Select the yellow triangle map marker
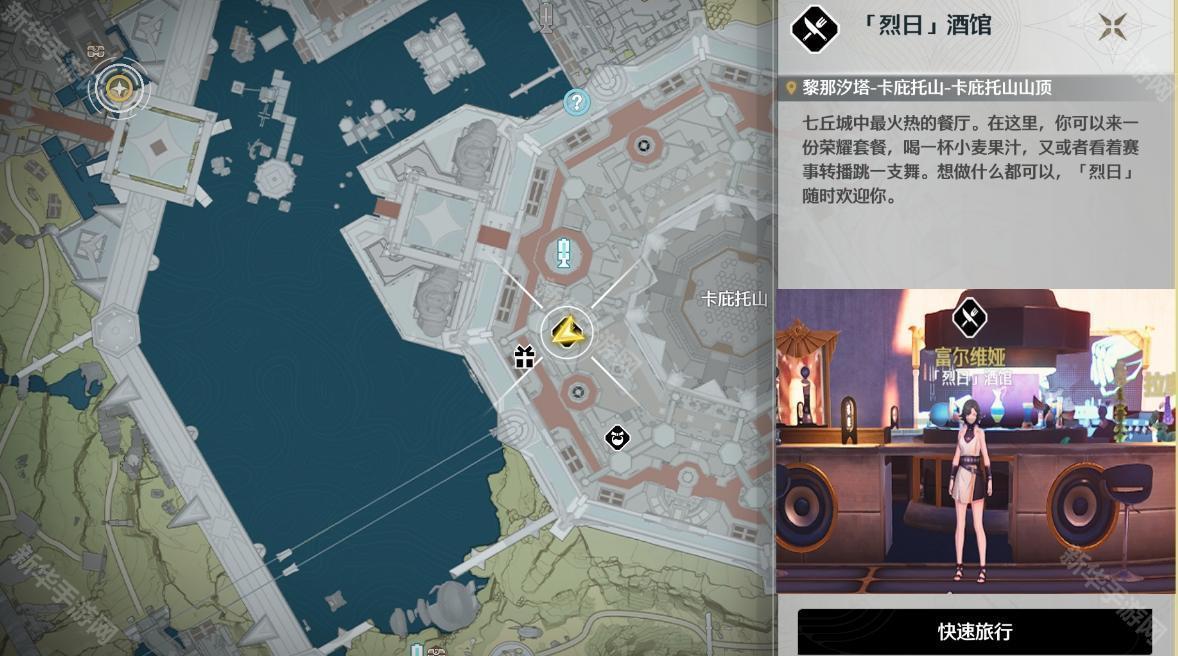1178x656 pixels. (567, 331)
